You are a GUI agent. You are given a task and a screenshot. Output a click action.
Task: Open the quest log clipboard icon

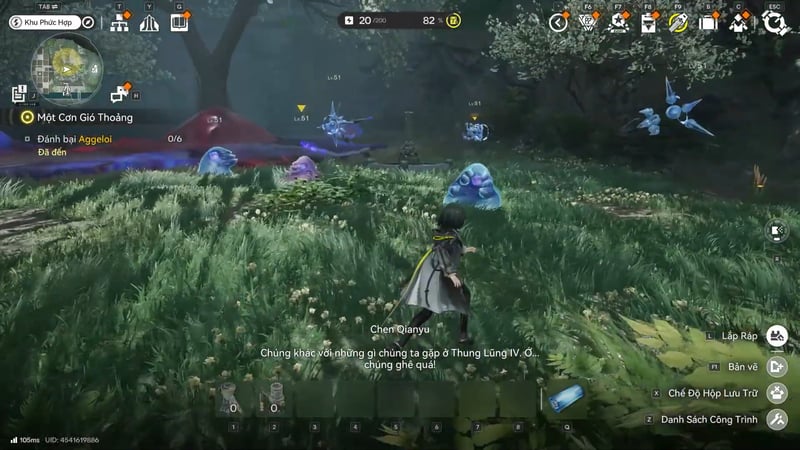pos(19,94)
